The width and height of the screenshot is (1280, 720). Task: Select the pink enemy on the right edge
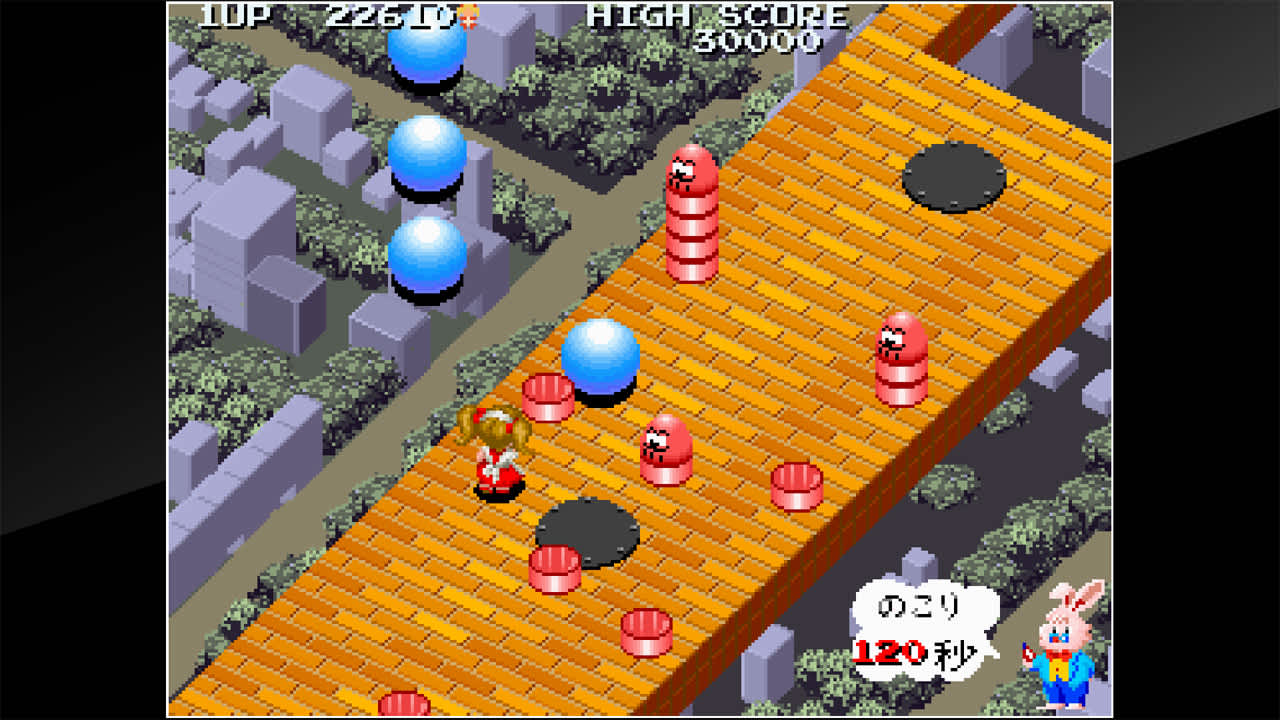[898, 355]
